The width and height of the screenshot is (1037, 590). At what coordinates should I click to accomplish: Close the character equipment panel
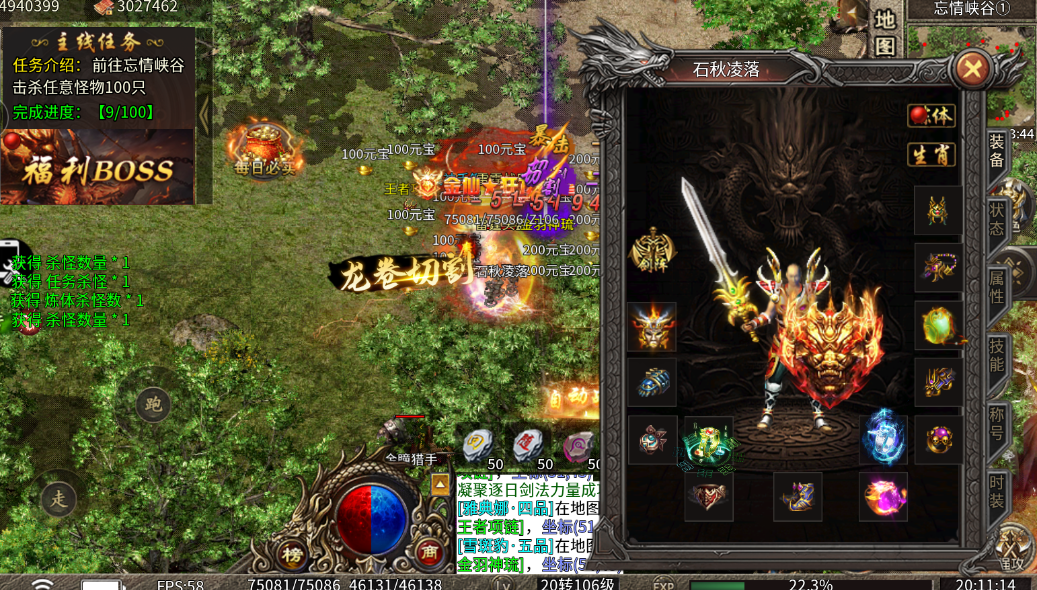point(971,69)
